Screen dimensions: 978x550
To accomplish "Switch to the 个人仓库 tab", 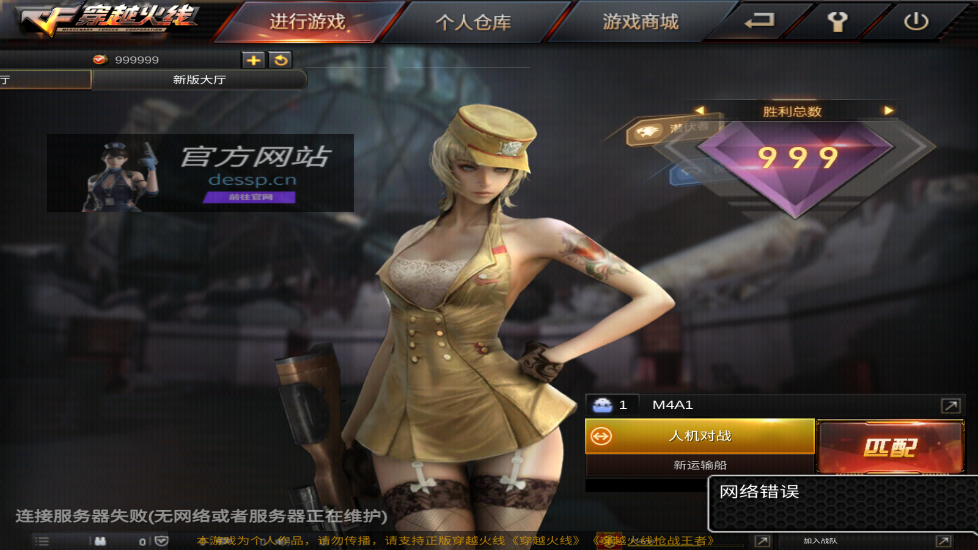I will (472, 22).
